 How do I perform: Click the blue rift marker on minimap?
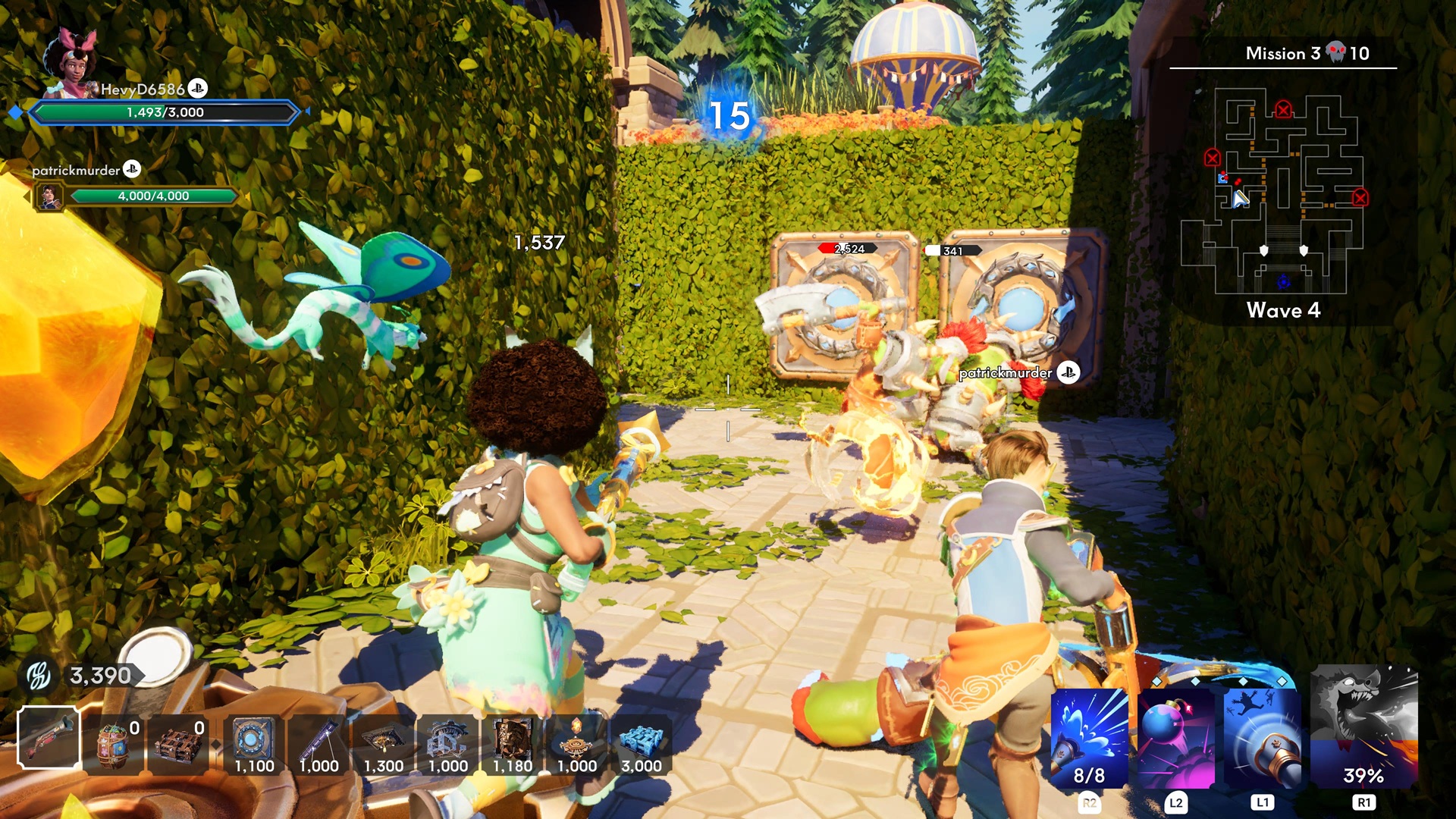1283,282
